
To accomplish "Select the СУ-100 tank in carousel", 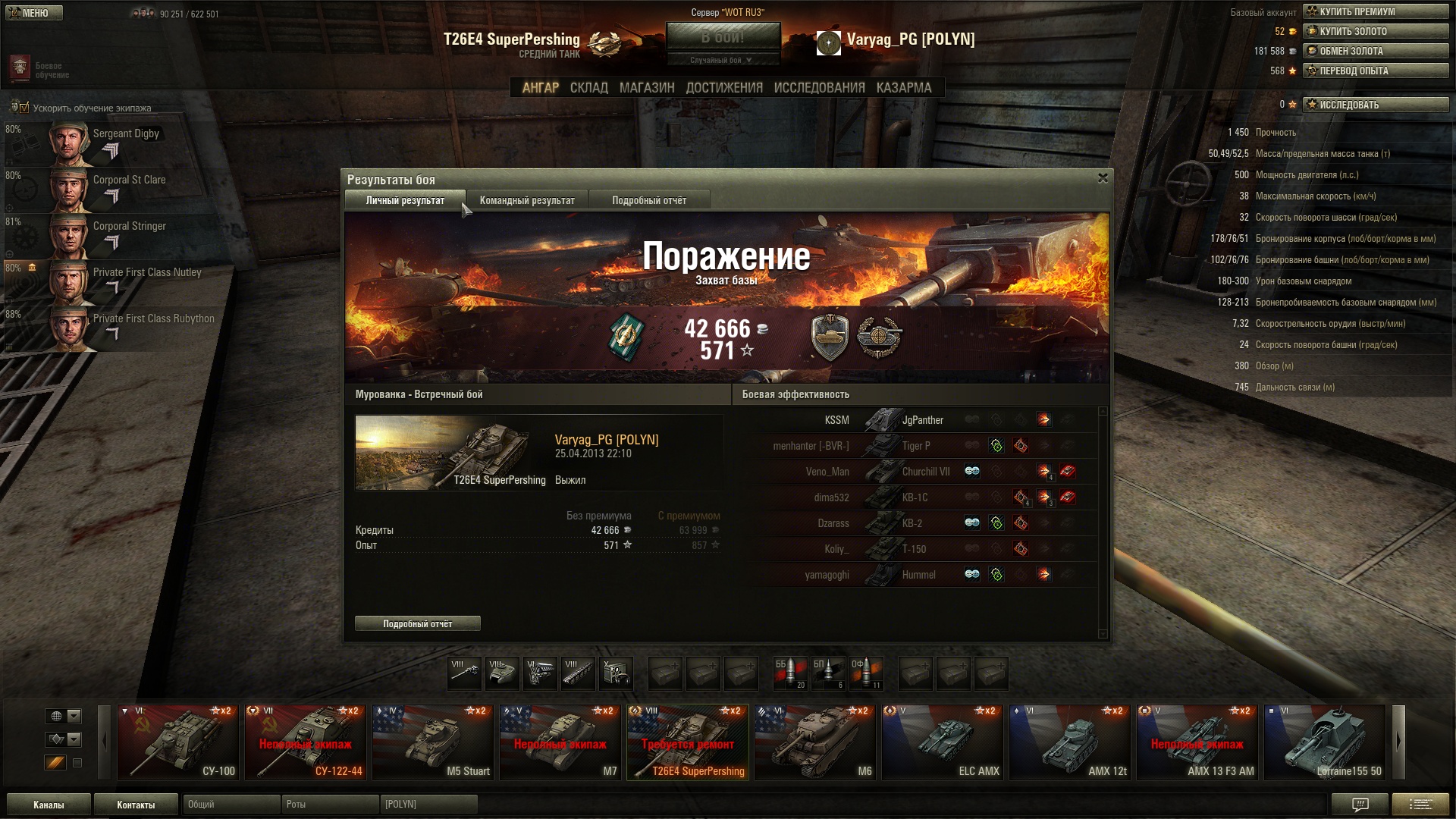I will click(178, 742).
